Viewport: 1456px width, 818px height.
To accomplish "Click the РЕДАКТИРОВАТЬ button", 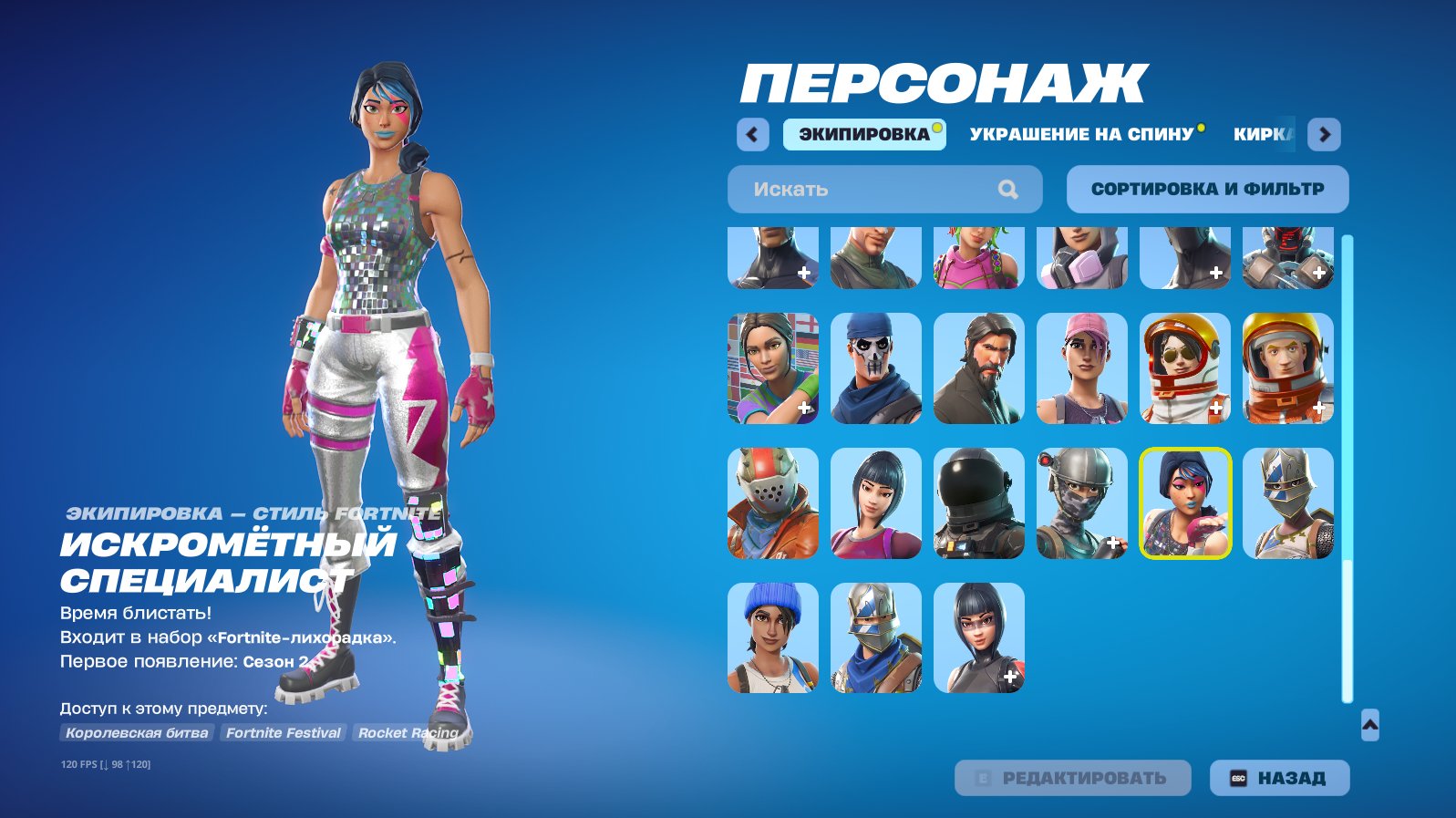I will coord(1072,778).
